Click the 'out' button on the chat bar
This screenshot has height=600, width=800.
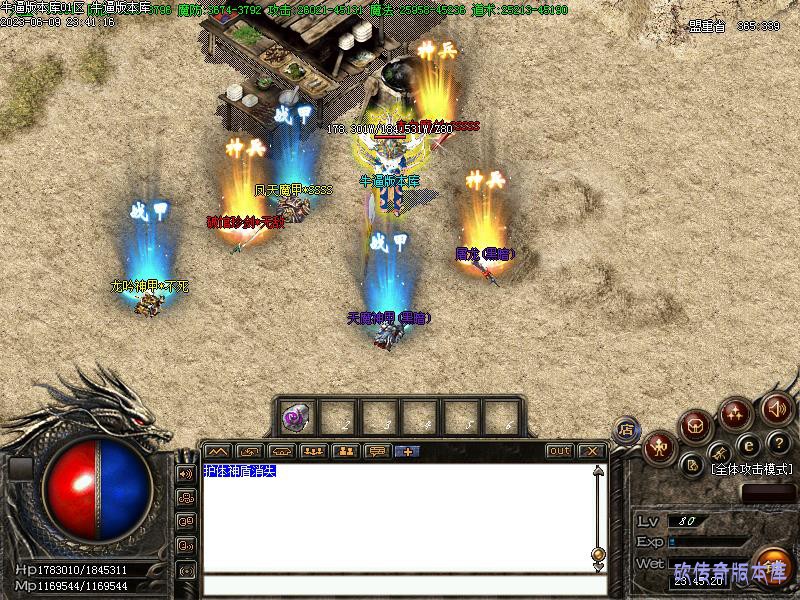560,451
